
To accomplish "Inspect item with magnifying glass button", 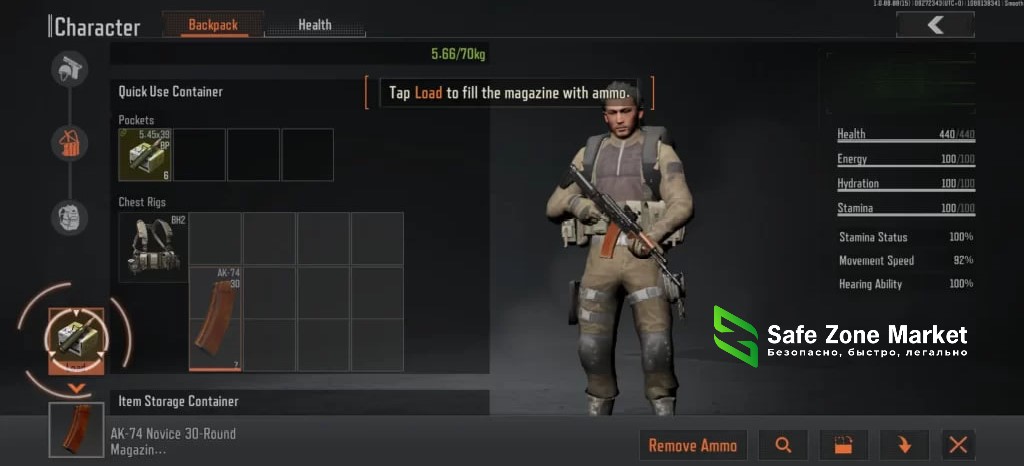I will 783,446.
